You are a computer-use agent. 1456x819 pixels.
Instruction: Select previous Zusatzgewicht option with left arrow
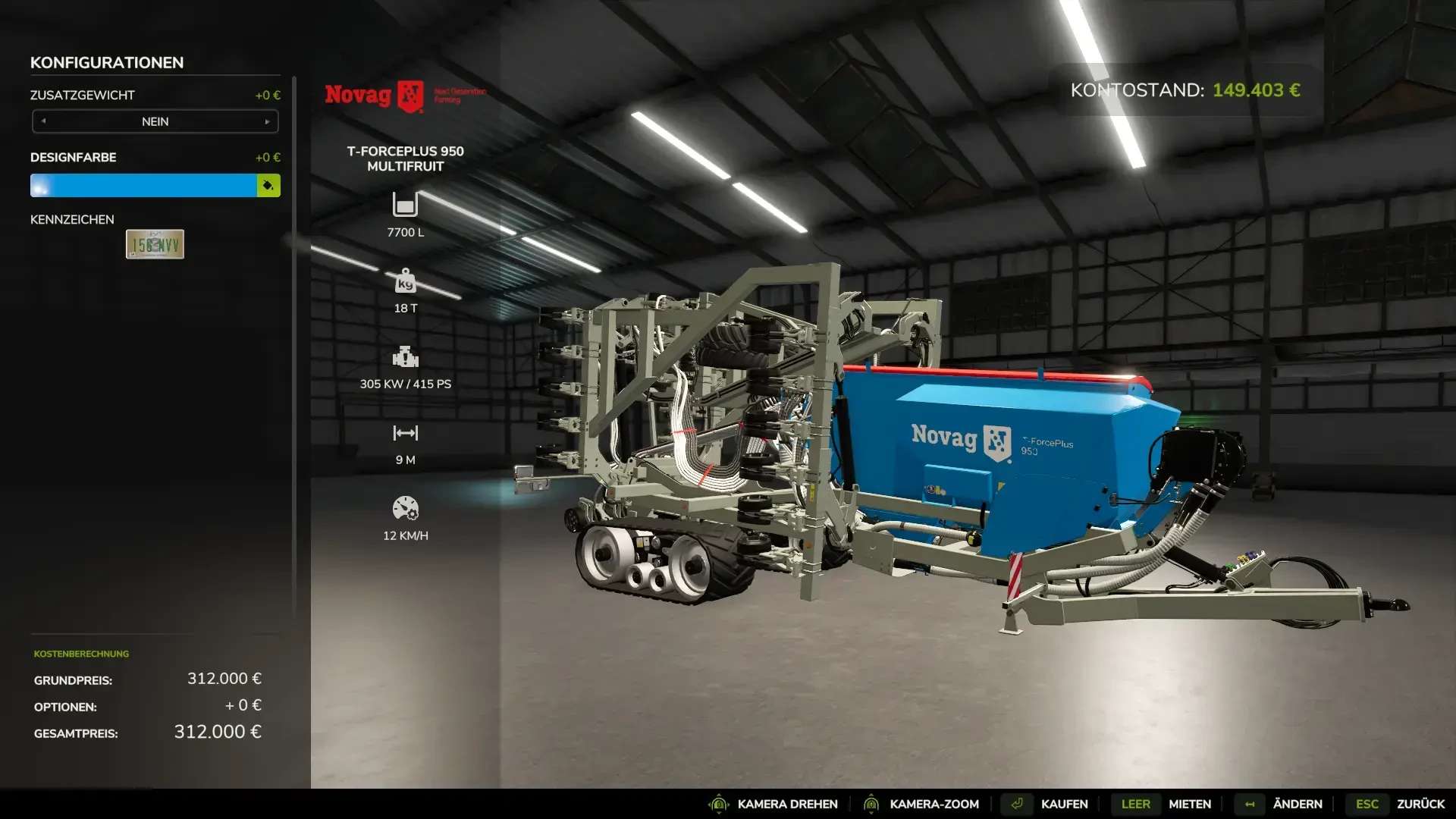[44, 121]
